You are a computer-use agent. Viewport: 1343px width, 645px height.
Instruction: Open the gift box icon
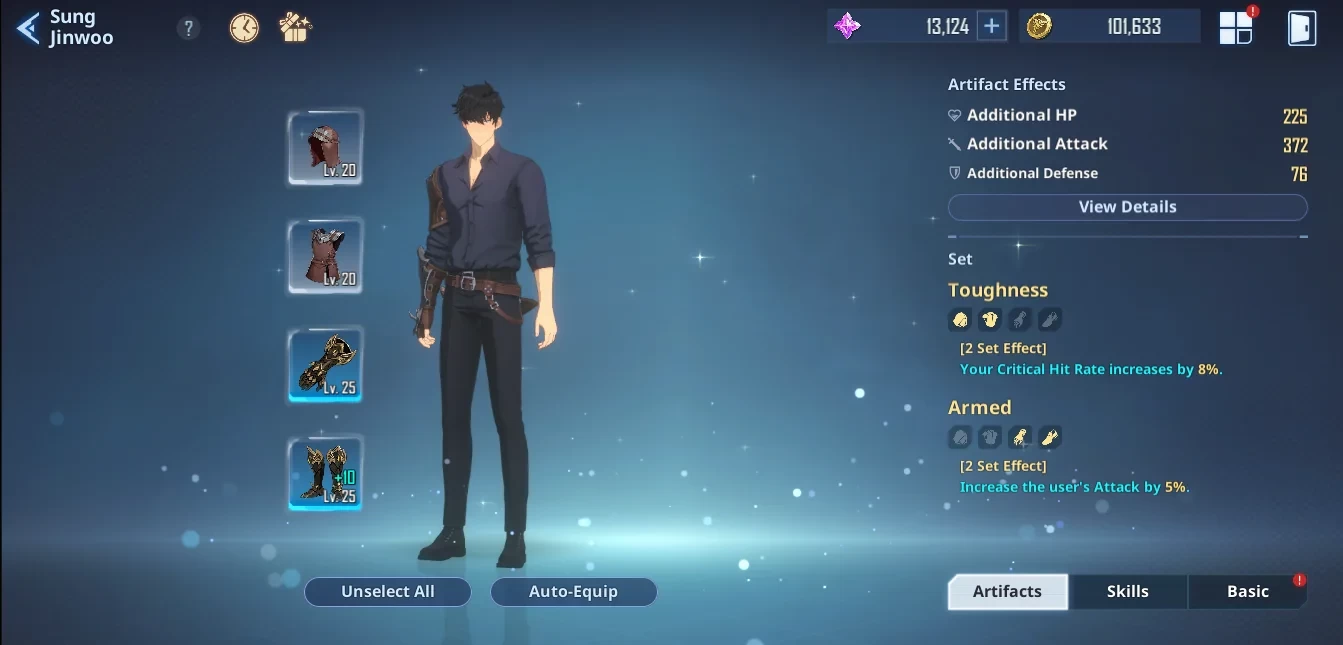295,27
